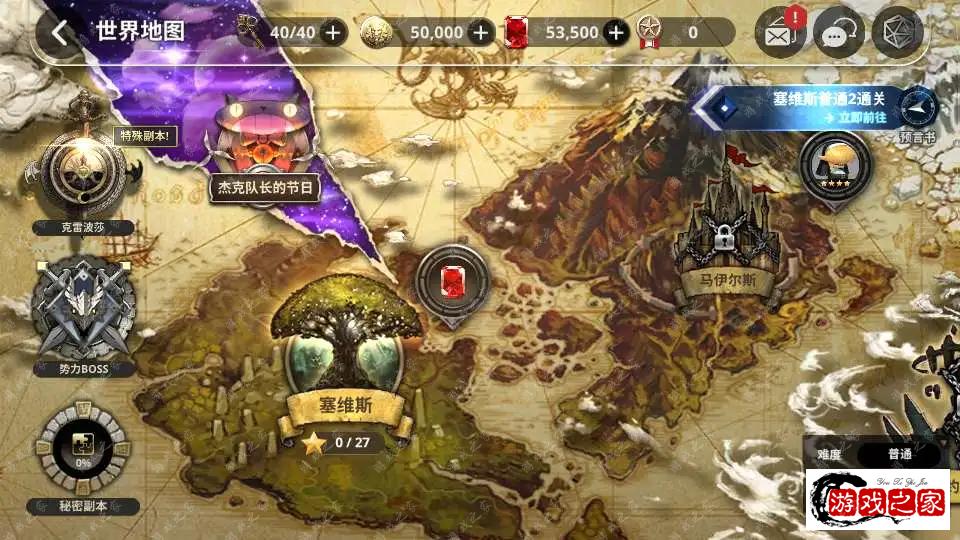Viewport: 960px width, 540px height.
Task: Open the 预言书 compass icon
Action: click(x=917, y=108)
